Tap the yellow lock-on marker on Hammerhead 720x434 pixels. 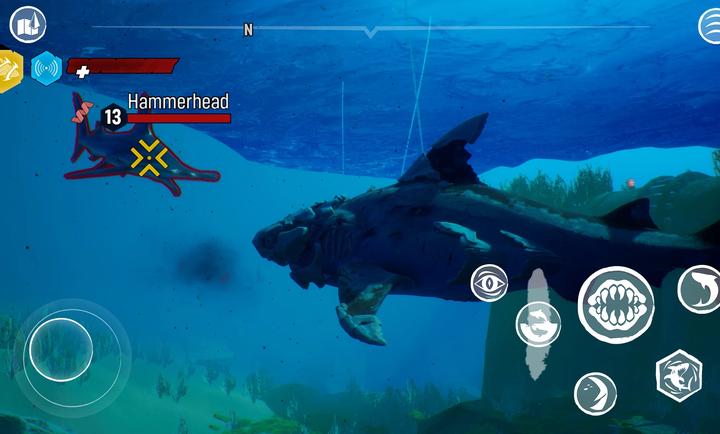coord(149,157)
